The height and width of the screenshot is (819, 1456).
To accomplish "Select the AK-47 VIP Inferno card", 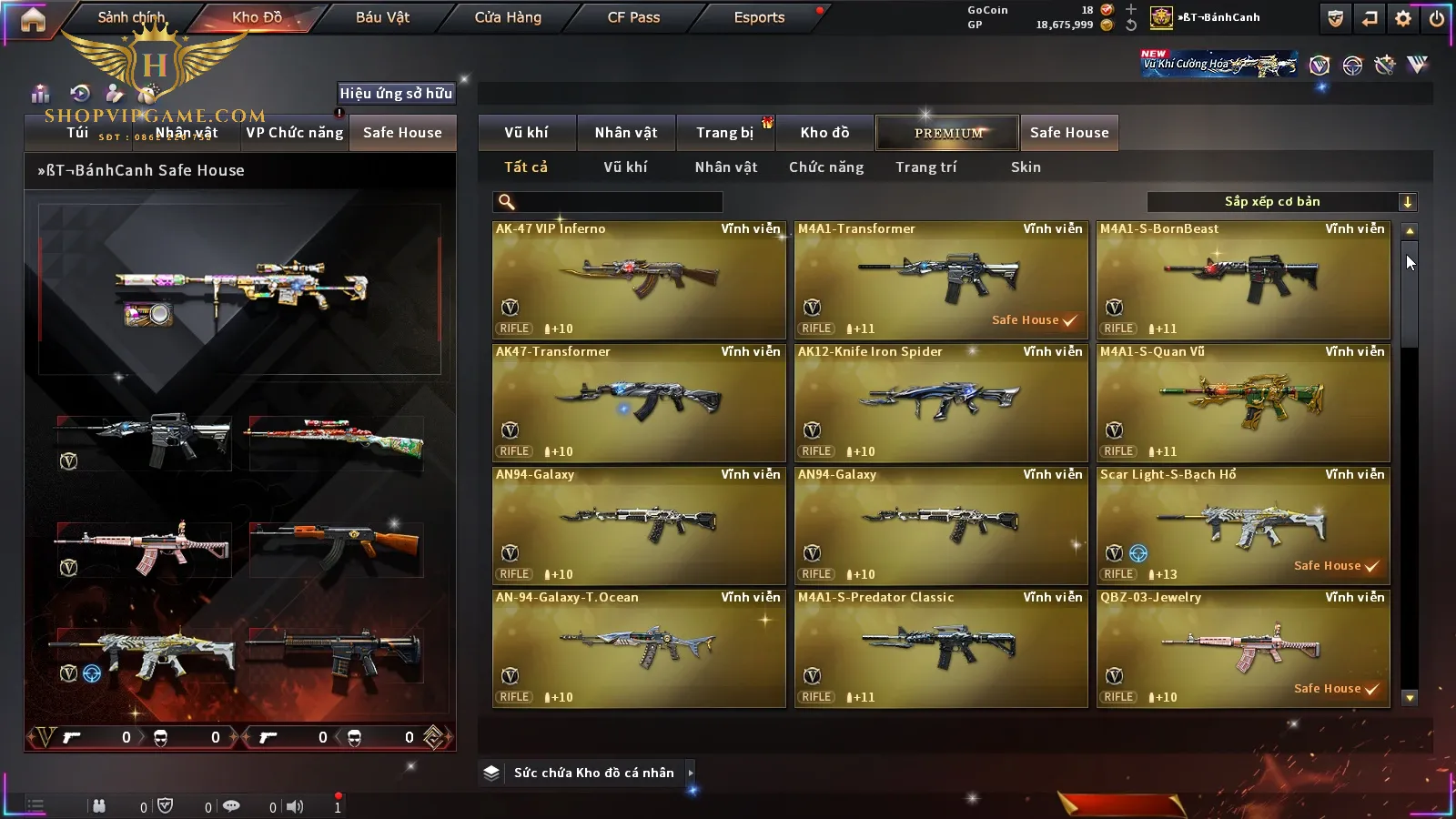I will tap(639, 279).
